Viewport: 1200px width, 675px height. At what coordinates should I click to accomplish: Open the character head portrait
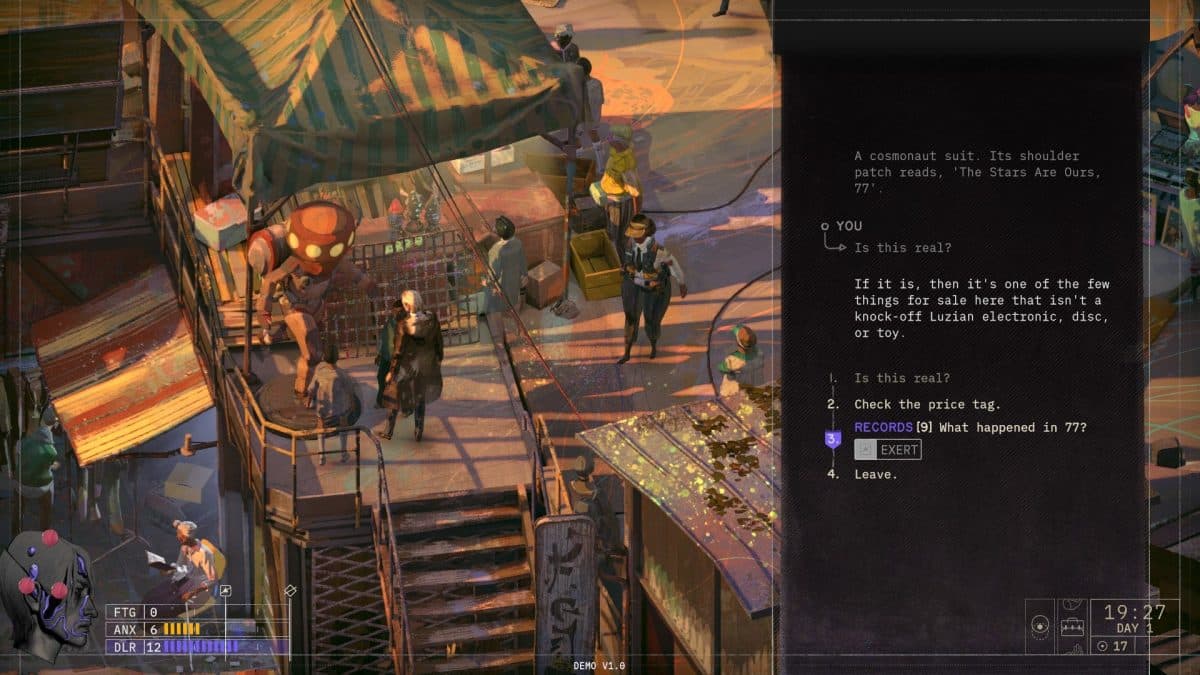click(x=52, y=595)
